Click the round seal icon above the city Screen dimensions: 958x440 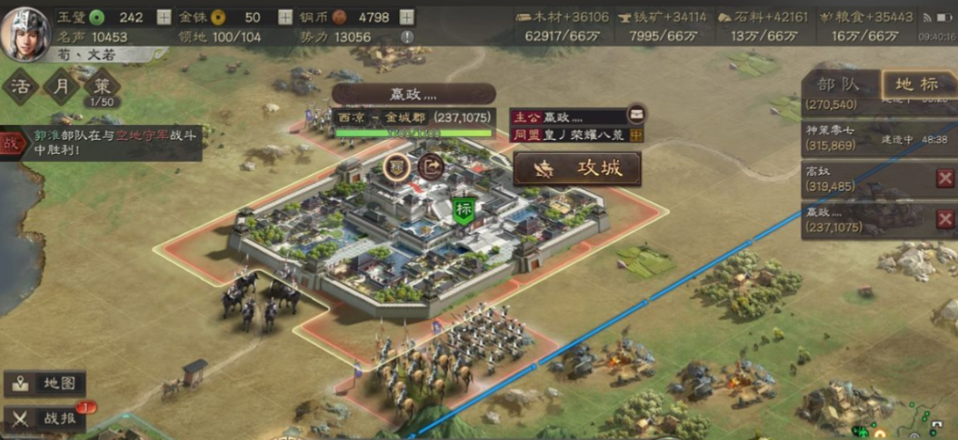(397, 167)
